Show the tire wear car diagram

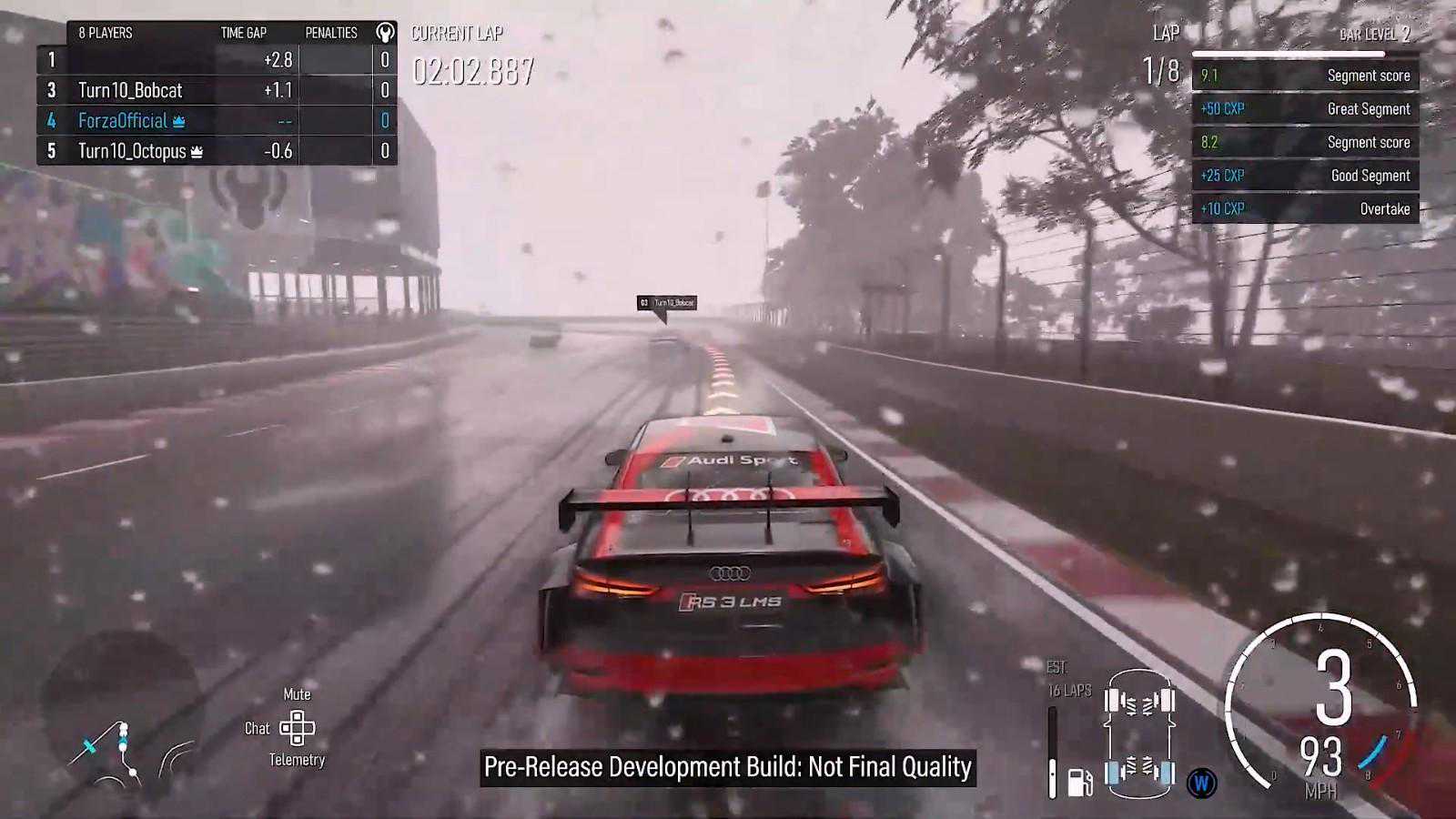pos(1139,737)
